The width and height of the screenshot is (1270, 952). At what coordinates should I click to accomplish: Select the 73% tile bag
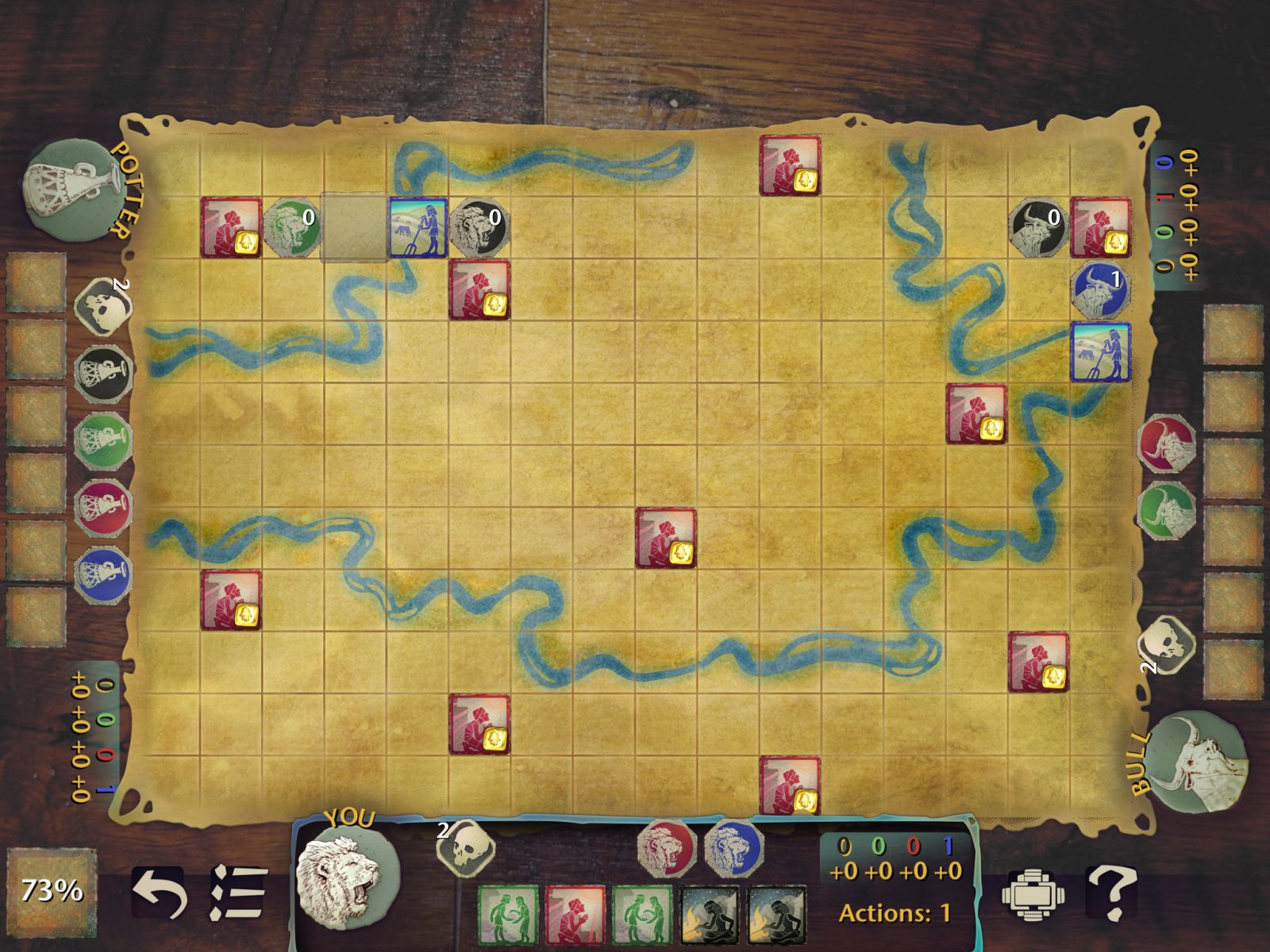(x=52, y=890)
